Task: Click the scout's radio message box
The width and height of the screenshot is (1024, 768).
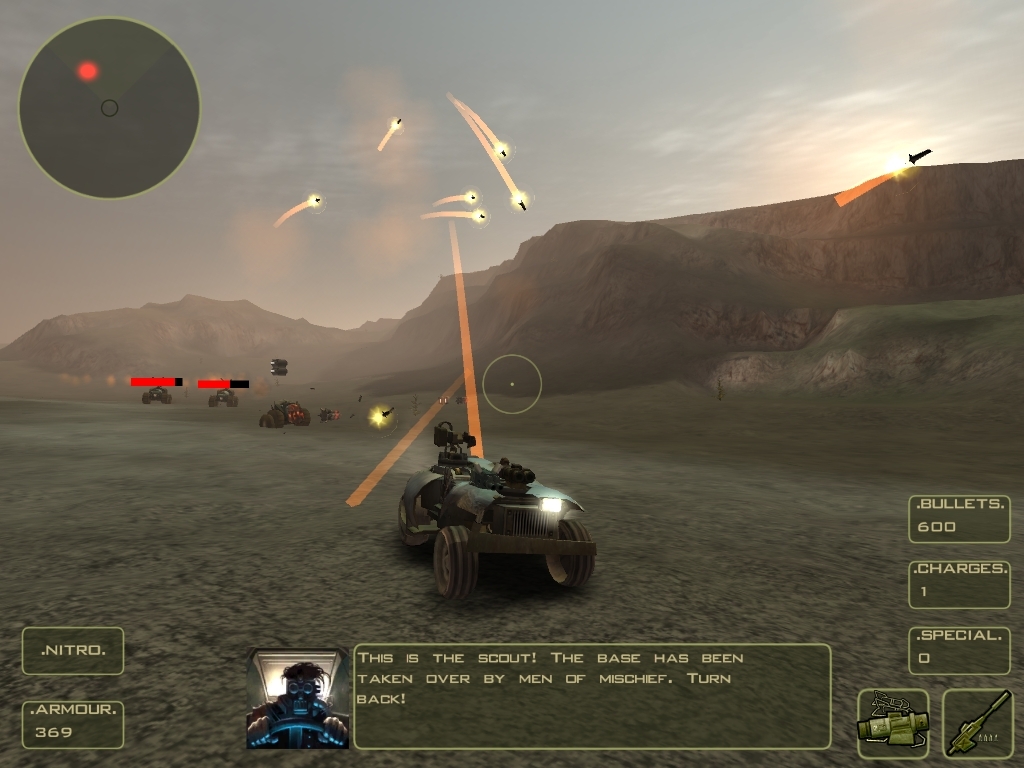Action: (x=592, y=697)
